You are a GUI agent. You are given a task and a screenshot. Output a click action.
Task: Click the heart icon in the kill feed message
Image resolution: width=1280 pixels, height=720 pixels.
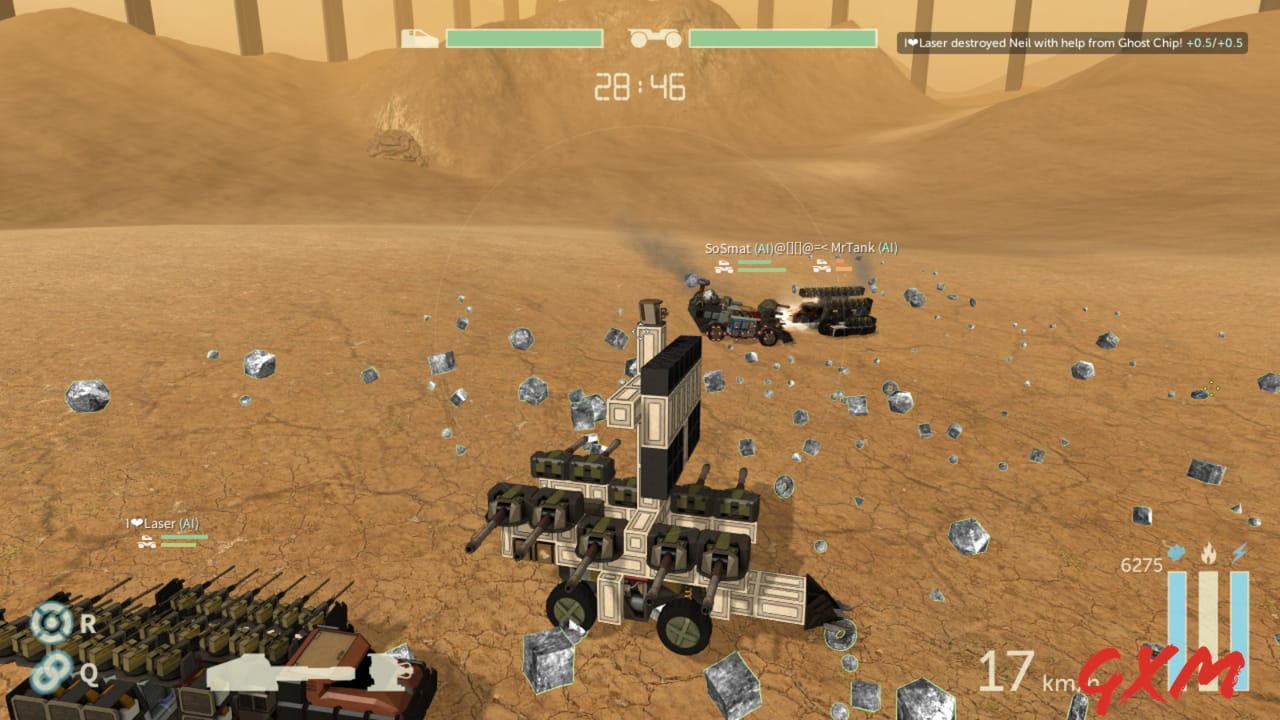[913, 43]
